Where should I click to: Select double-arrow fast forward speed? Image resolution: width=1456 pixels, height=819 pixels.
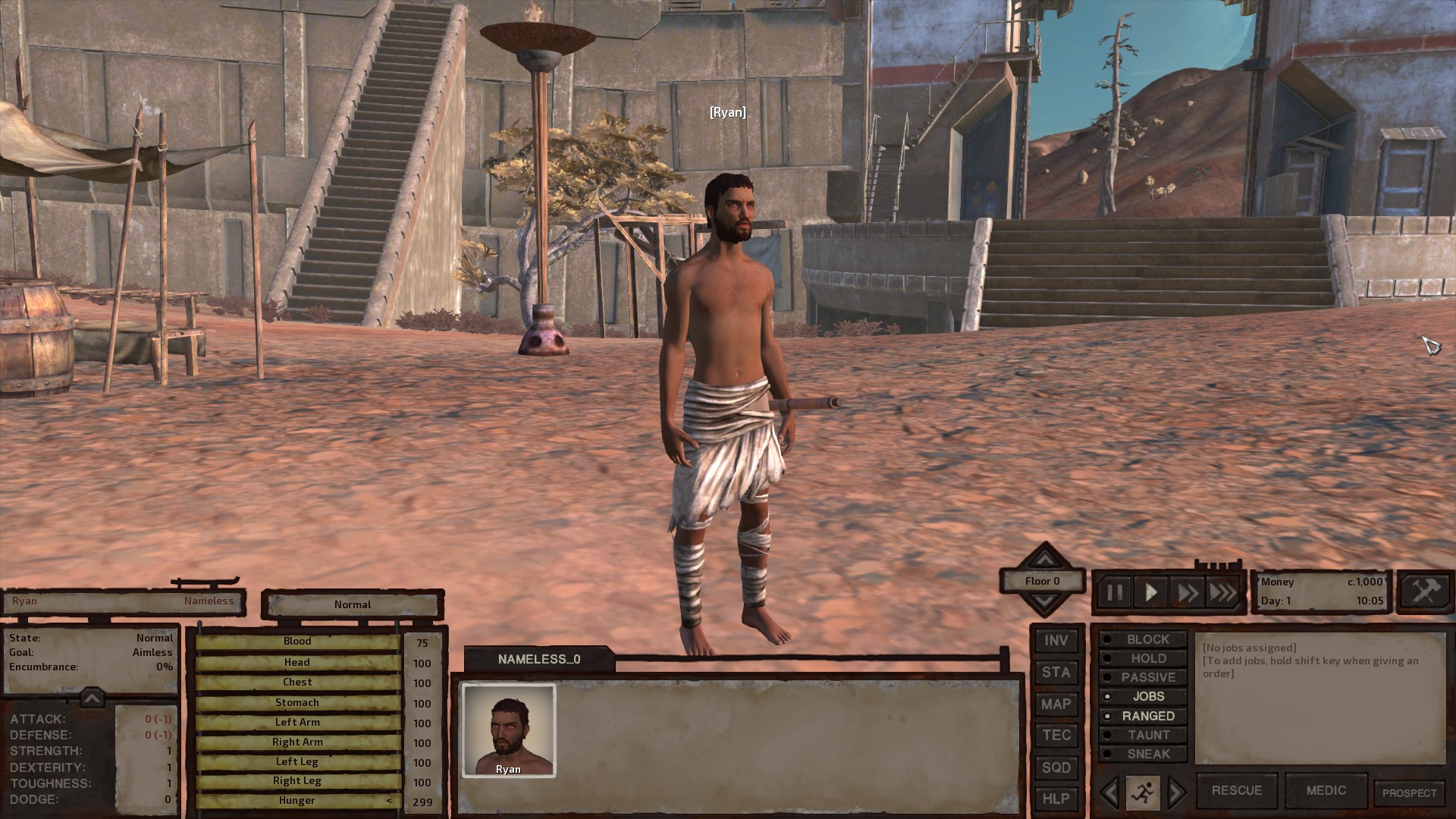tap(1187, 592)
